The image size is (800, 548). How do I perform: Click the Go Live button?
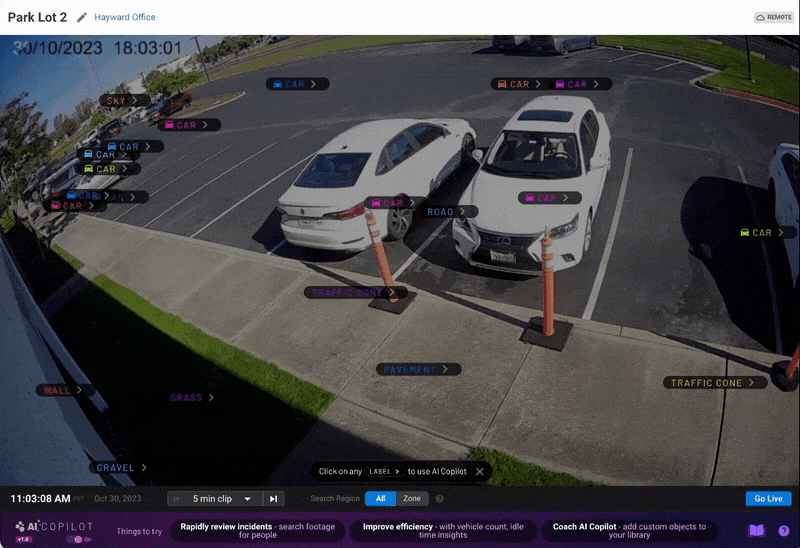767,498
